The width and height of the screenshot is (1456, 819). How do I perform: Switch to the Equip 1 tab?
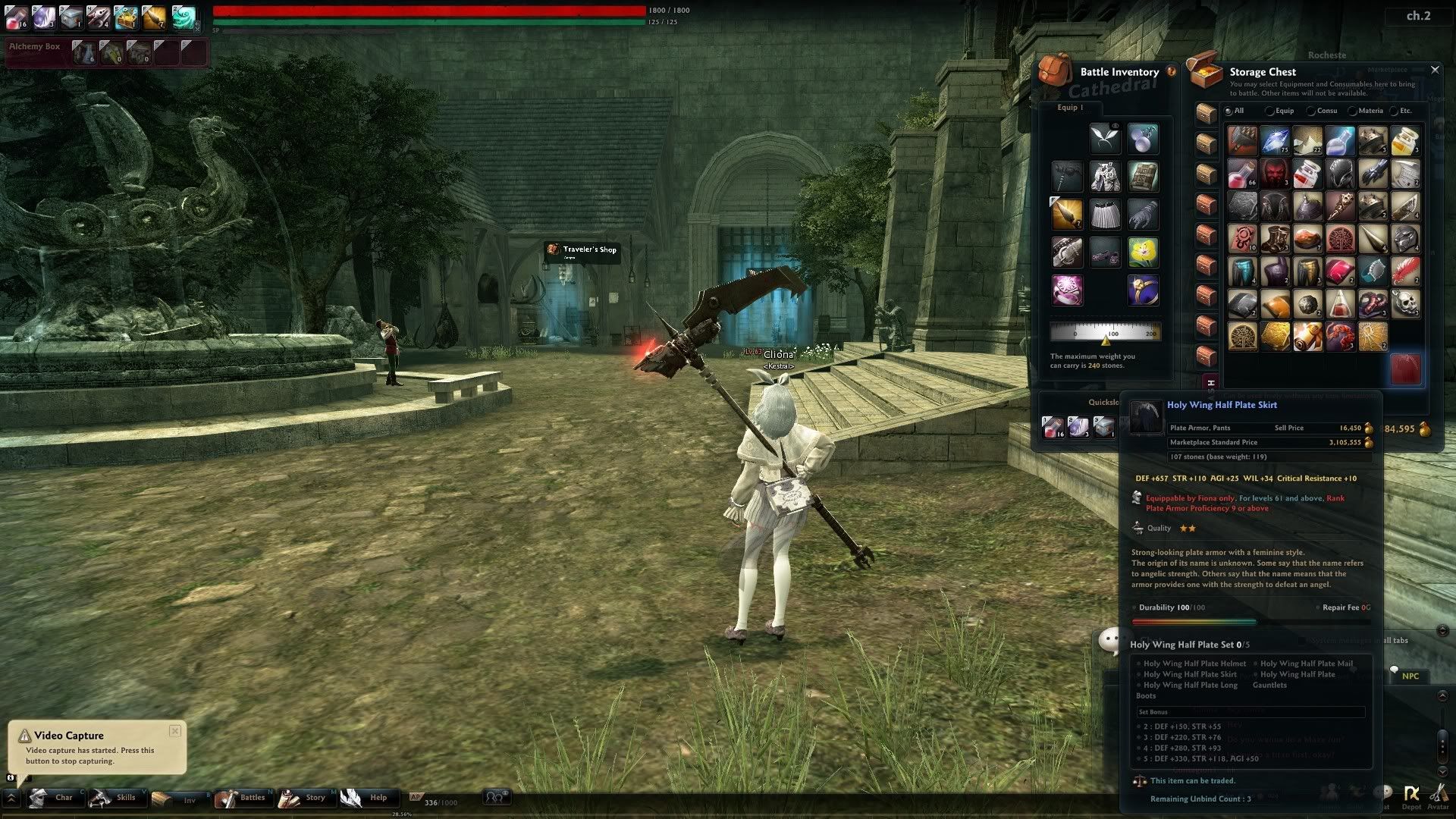[x=1070, y=108]
